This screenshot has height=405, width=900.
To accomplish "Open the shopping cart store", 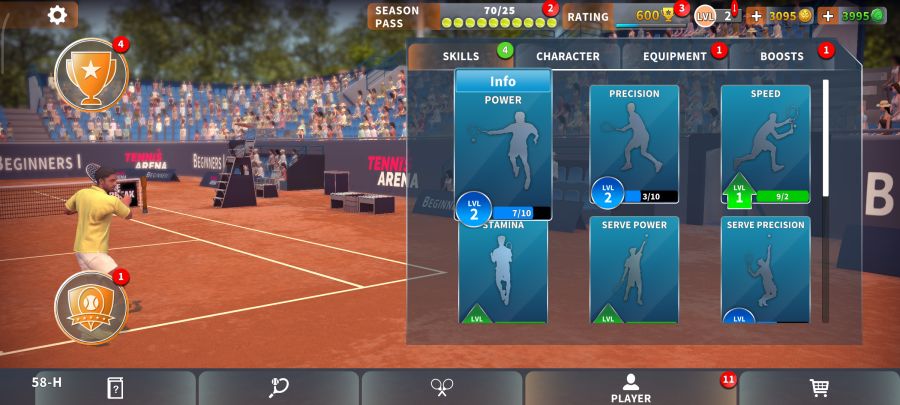I will point(819,388).
